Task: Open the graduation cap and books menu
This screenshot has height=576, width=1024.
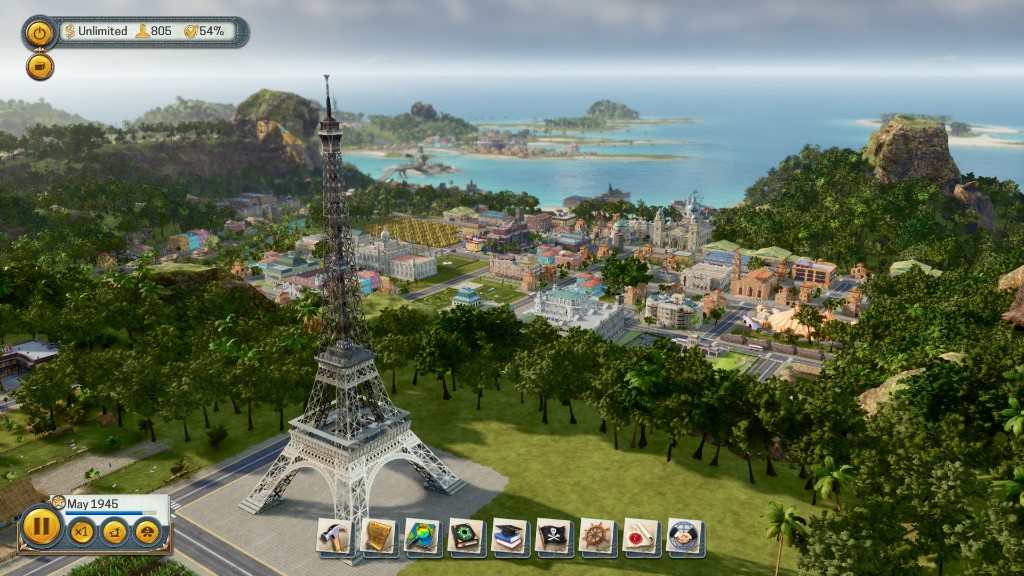Action: tap(510, 537)
